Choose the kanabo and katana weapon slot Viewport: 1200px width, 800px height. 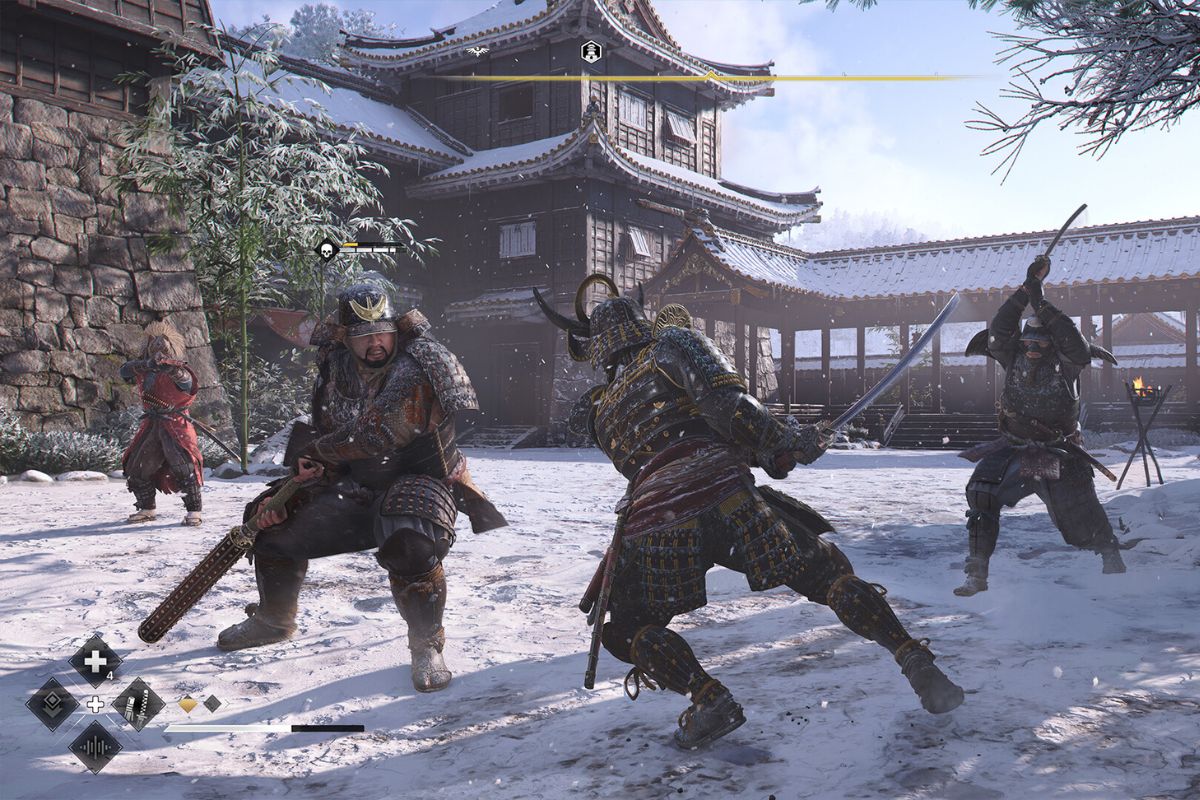[x=138, y=704]
